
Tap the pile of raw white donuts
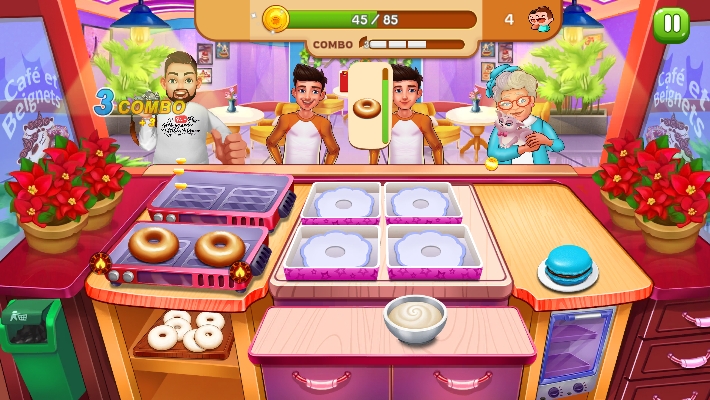(187, 331)
